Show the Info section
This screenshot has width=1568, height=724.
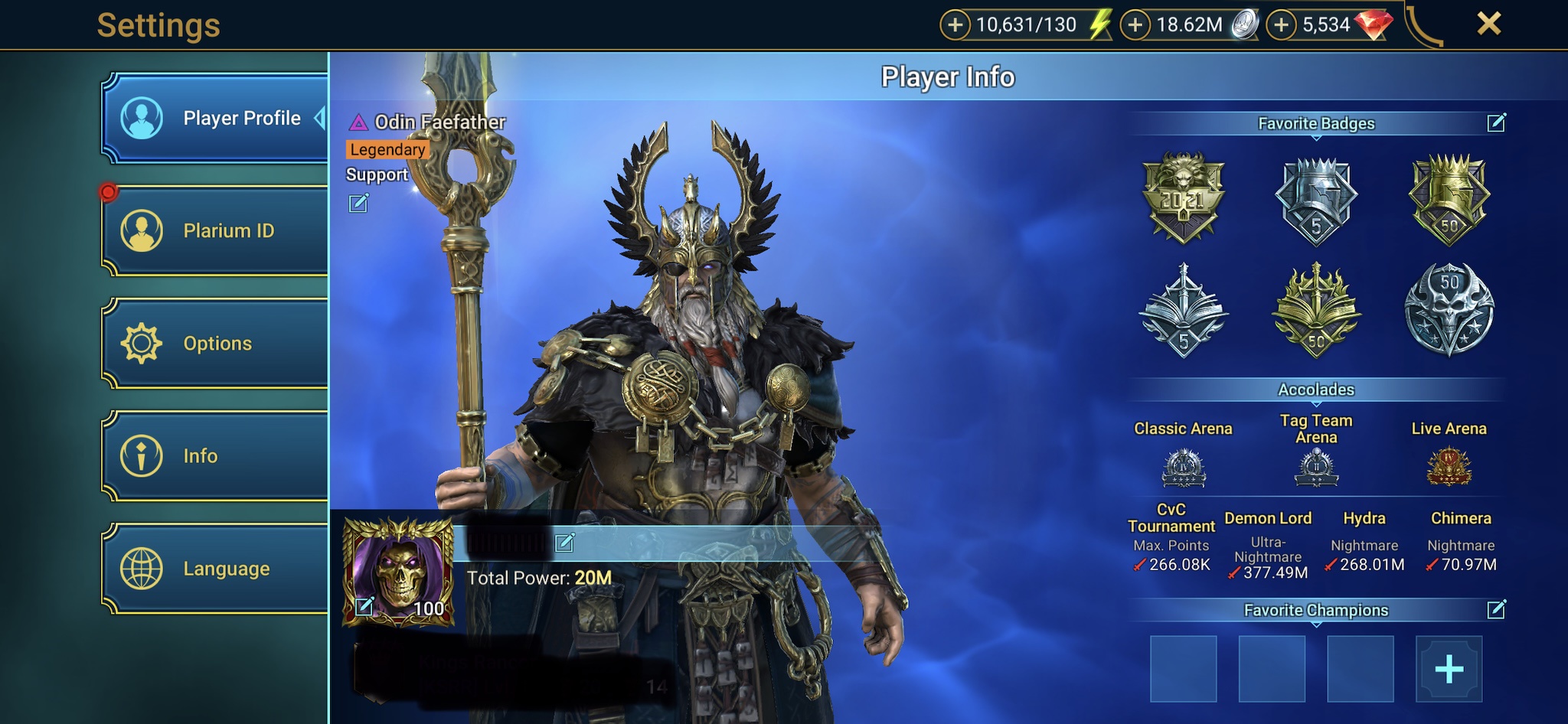pos(215,456)
